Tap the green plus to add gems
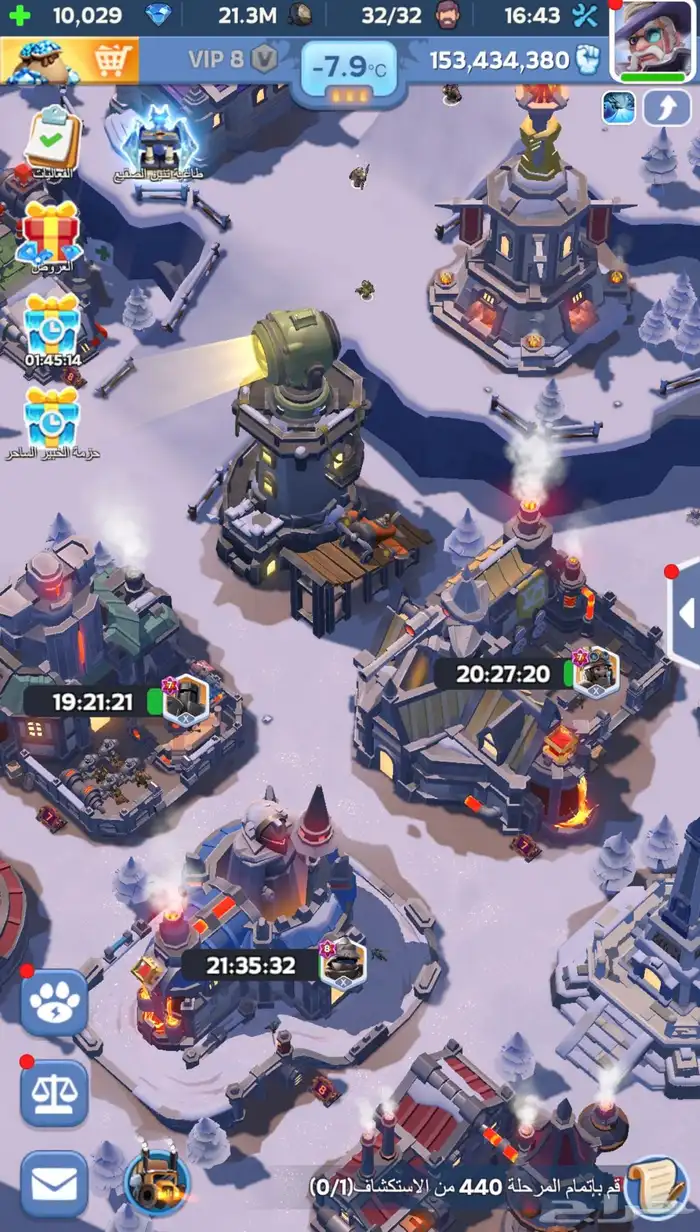The height and width of the screenshot is (1232, 700). (20, 15)
